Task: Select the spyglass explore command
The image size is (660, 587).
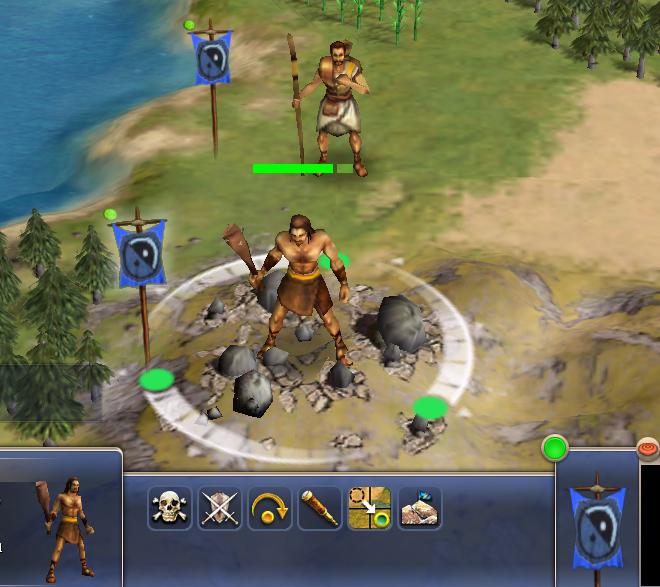Action: (319, 509)
